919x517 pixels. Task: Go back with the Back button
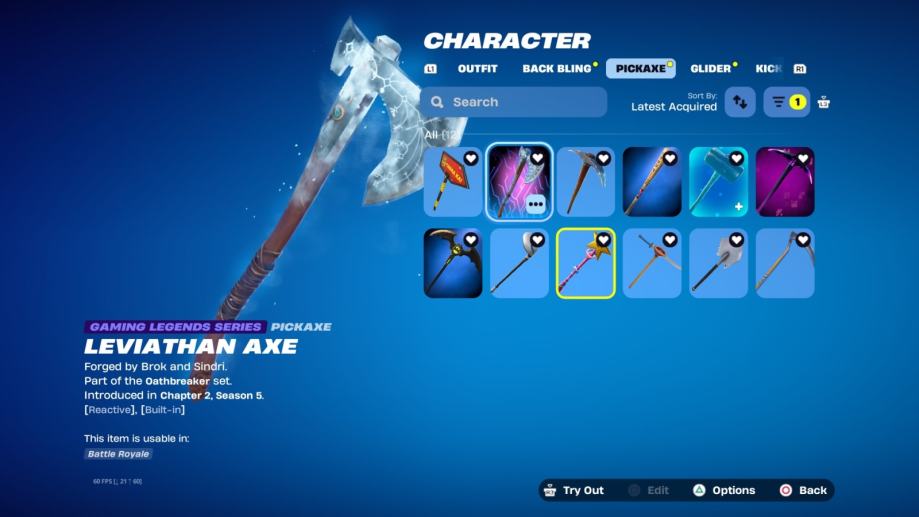click(803, 490)
